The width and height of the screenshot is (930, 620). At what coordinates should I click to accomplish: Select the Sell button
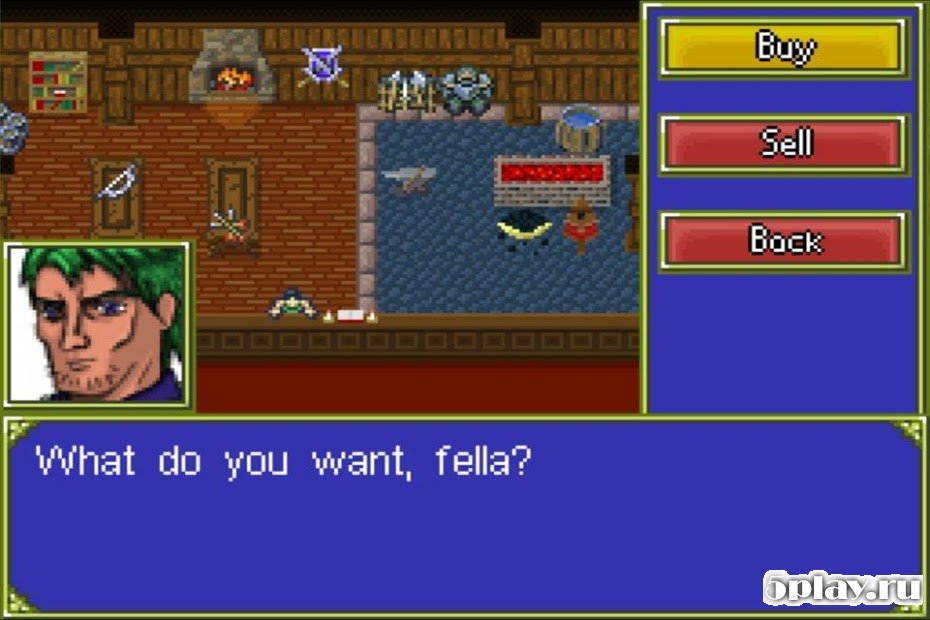pos(784,144)
